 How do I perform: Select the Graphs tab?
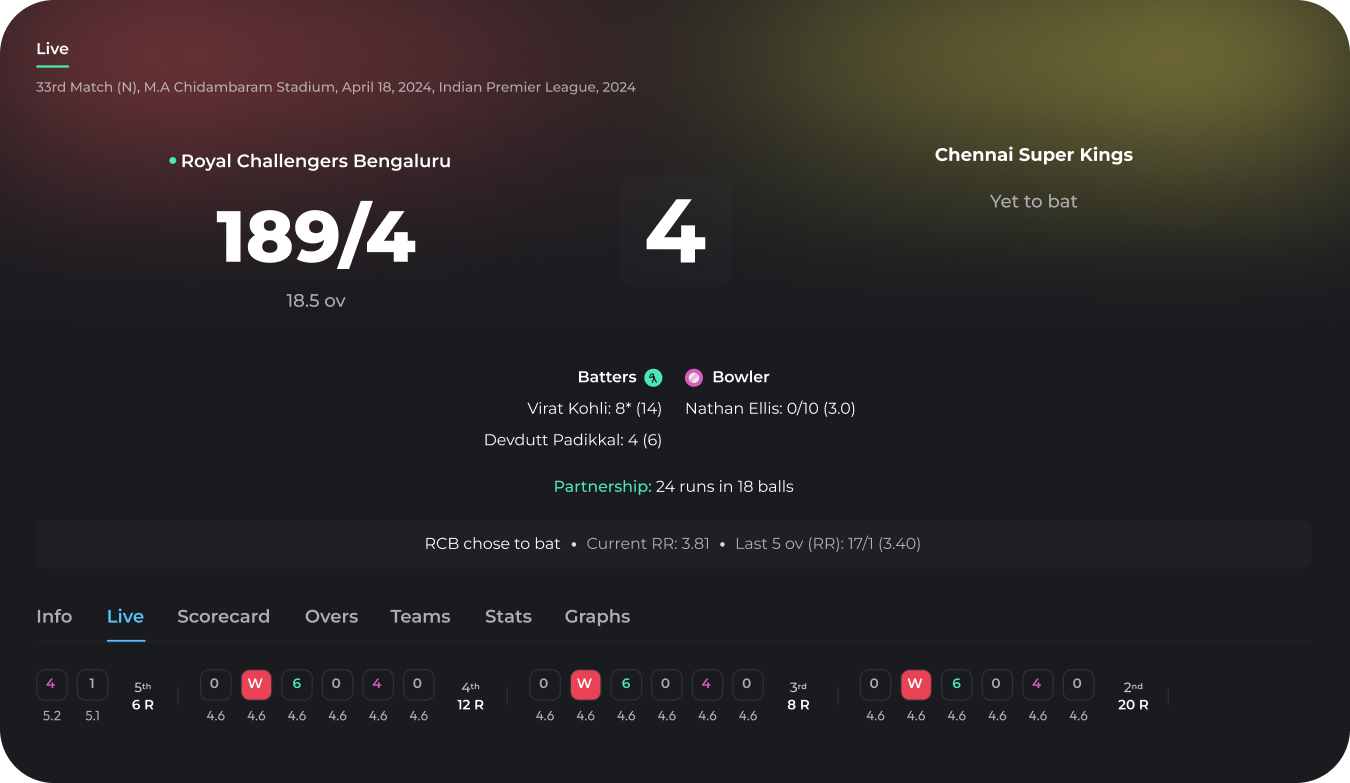(x=597, y=617)
